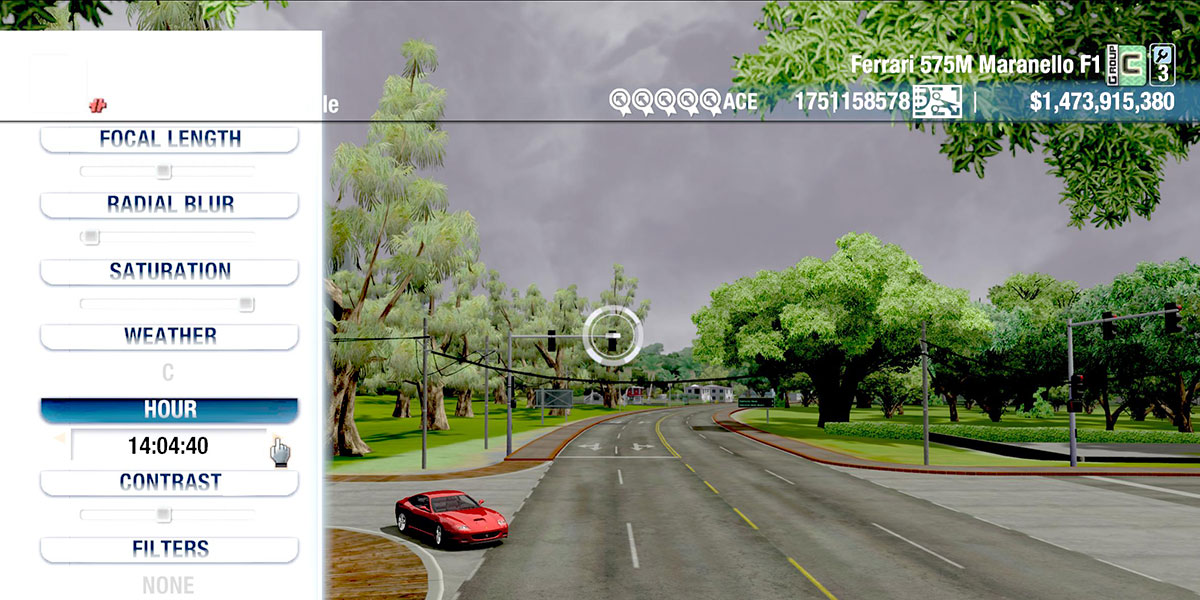Image resolution: width=1200 pixels, height=600 pixels.
Task: Click the contrast slider handle
Action: (x=164, y=515)
